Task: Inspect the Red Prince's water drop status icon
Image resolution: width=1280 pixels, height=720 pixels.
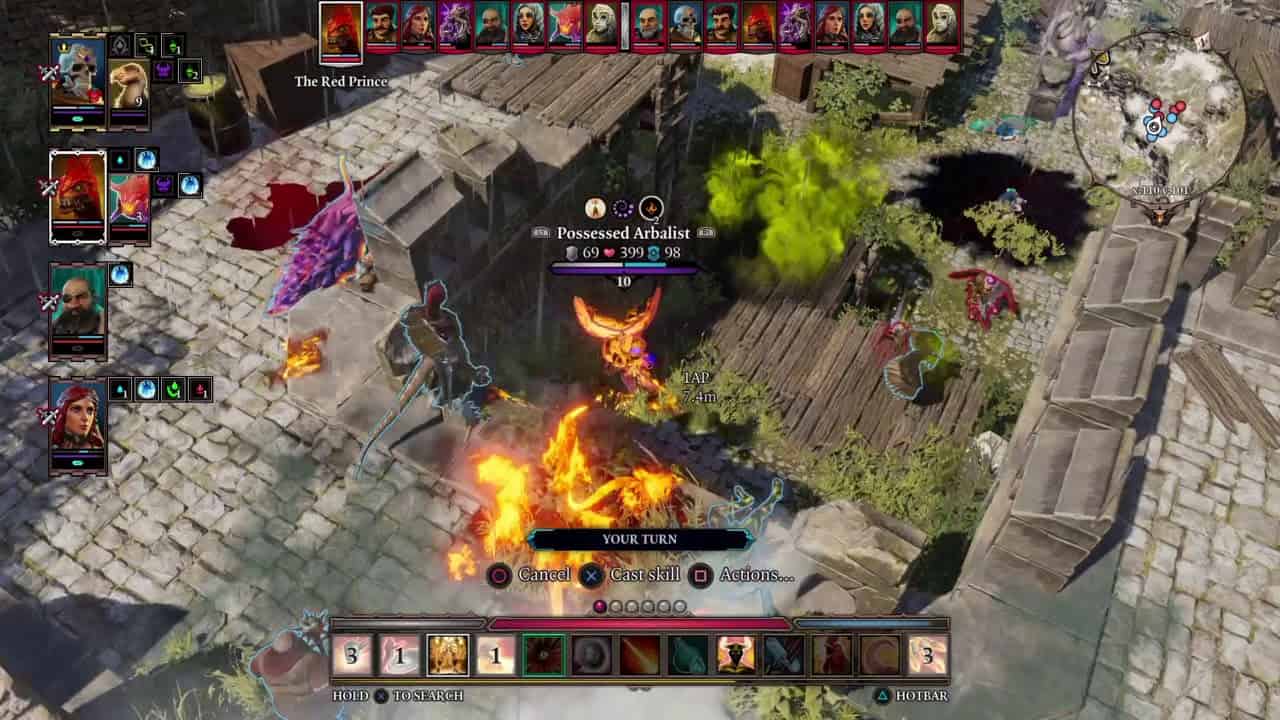Action: [x=120, y=159]
